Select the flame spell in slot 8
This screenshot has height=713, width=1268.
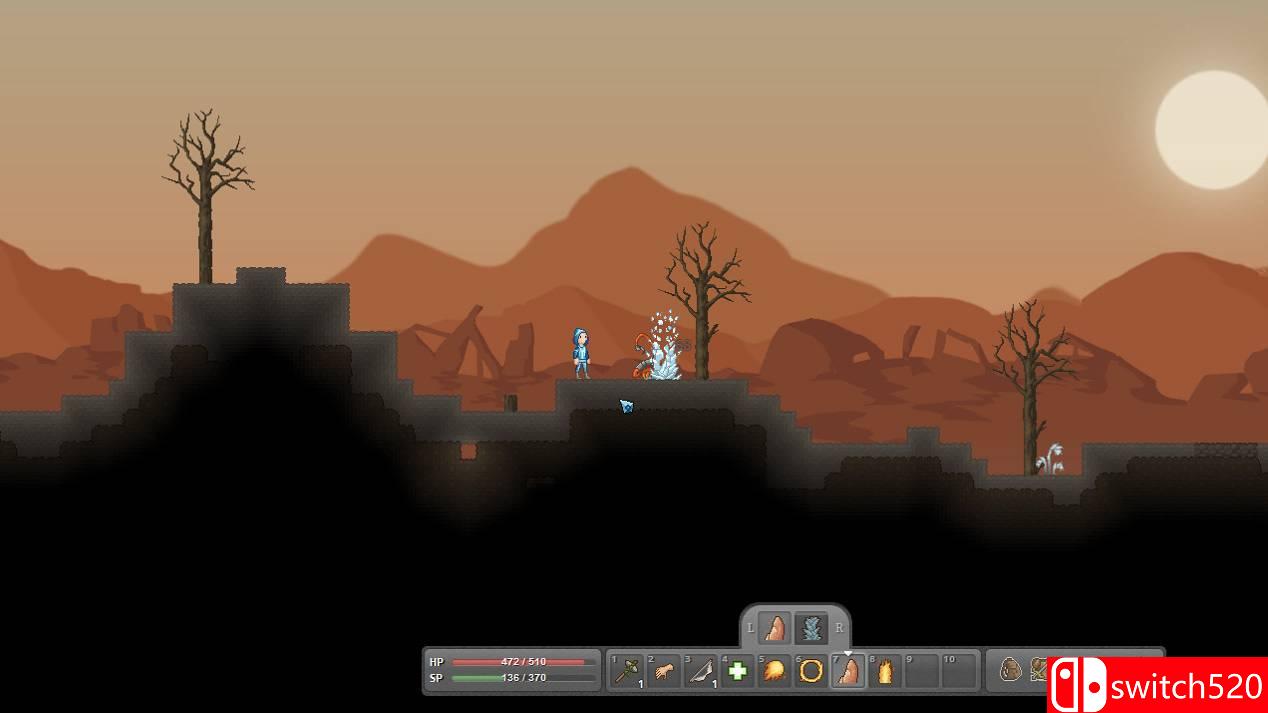(885, 671)
